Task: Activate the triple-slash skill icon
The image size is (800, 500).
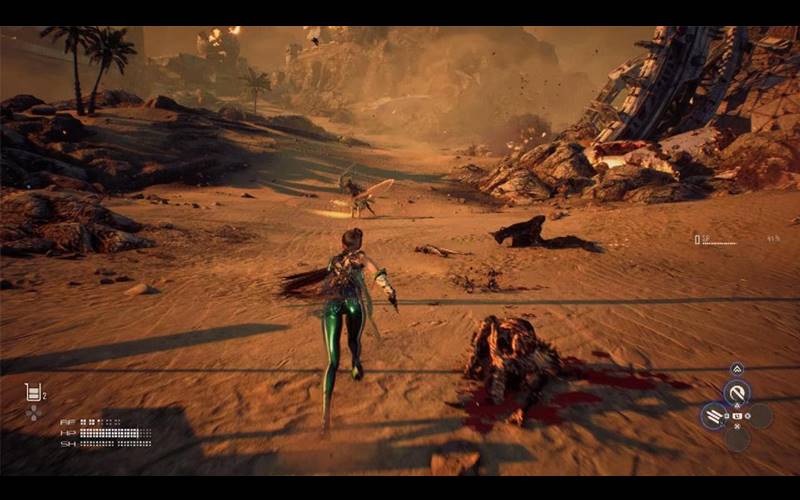Action: pos(713,415)
